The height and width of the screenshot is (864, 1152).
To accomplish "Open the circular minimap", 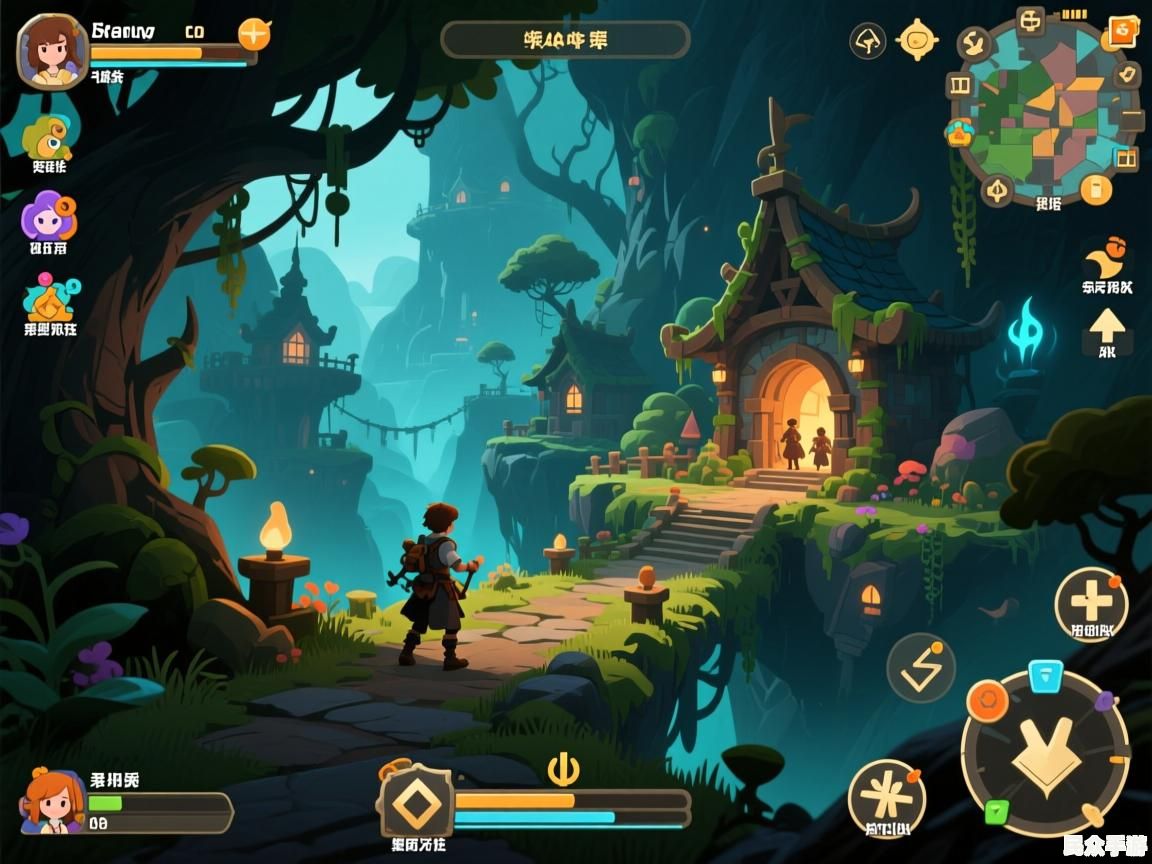I will pyautogui.click(x=1046, y=108).
